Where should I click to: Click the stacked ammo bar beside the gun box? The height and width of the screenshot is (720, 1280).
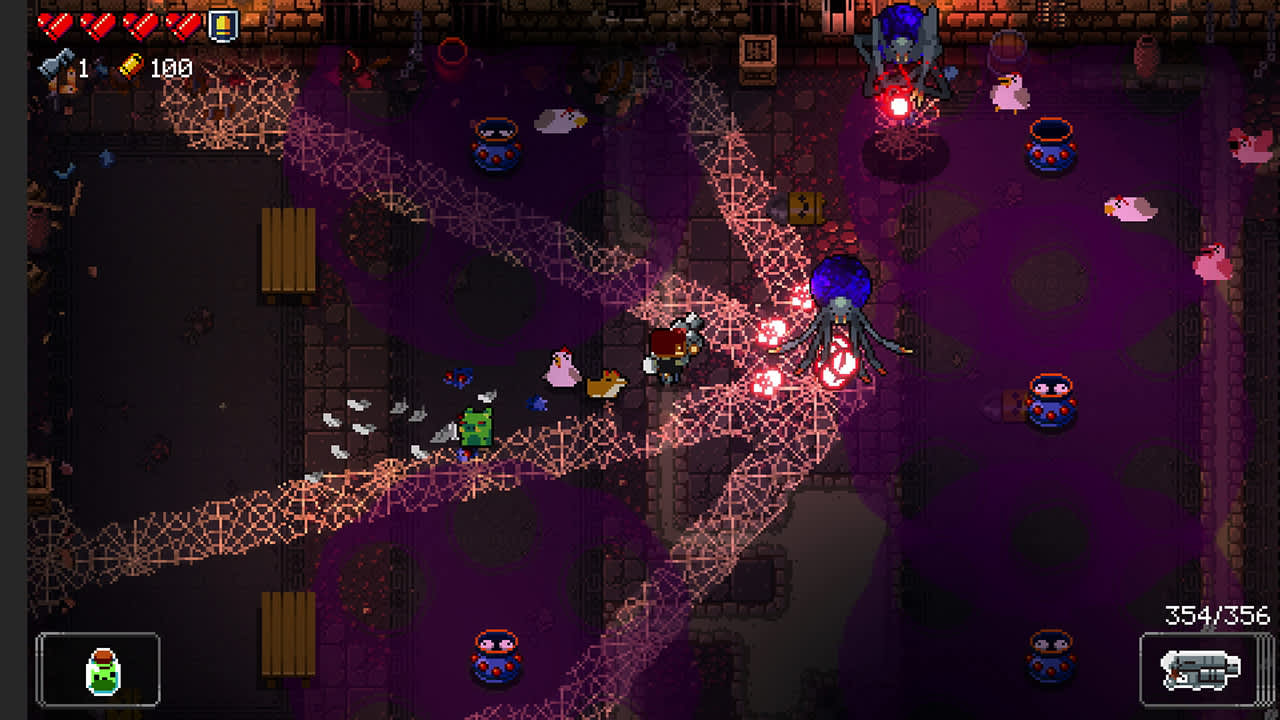pyautogui.click(x=1263, y=671)
